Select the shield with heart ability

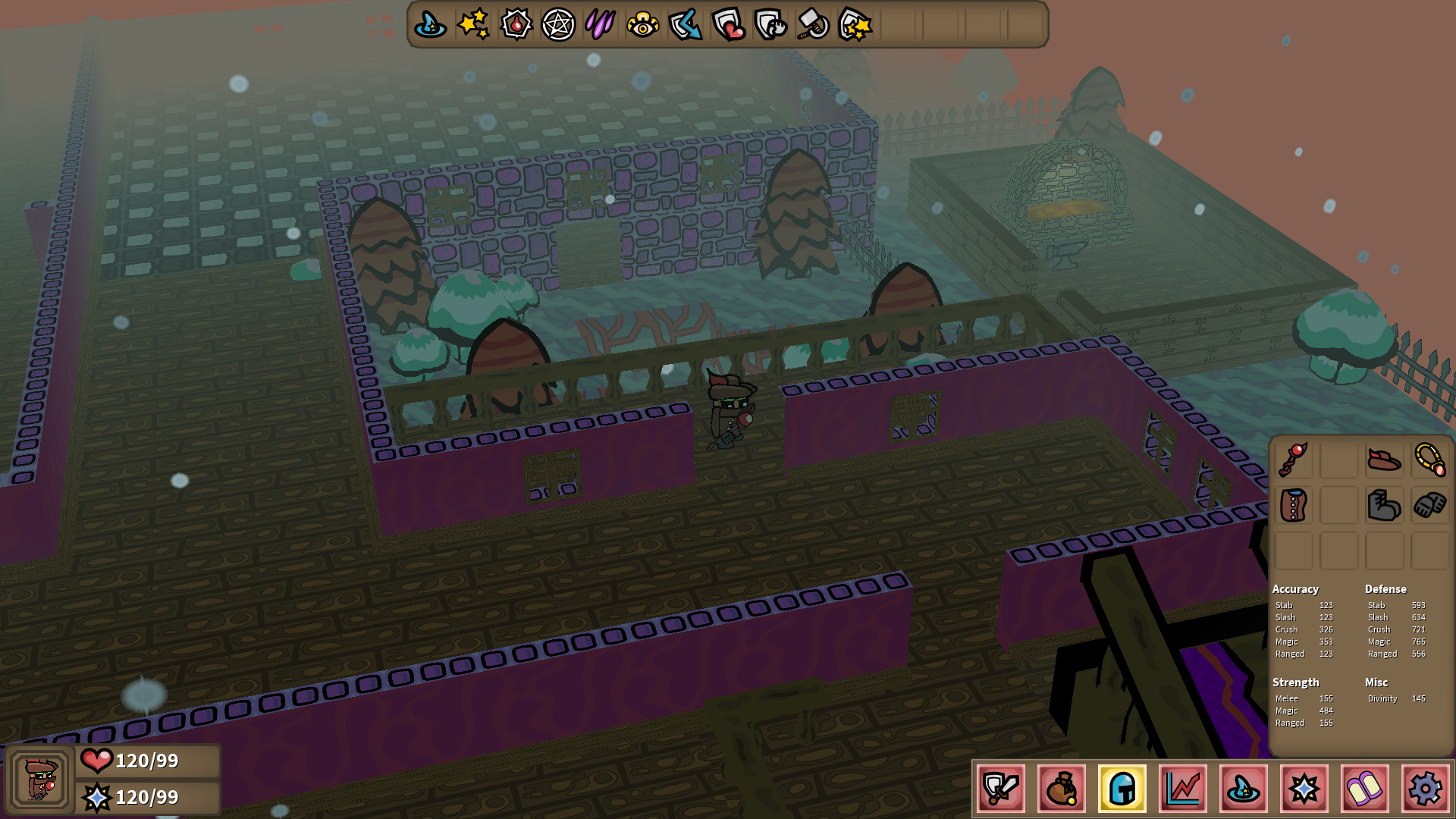(x=729, y=25)
